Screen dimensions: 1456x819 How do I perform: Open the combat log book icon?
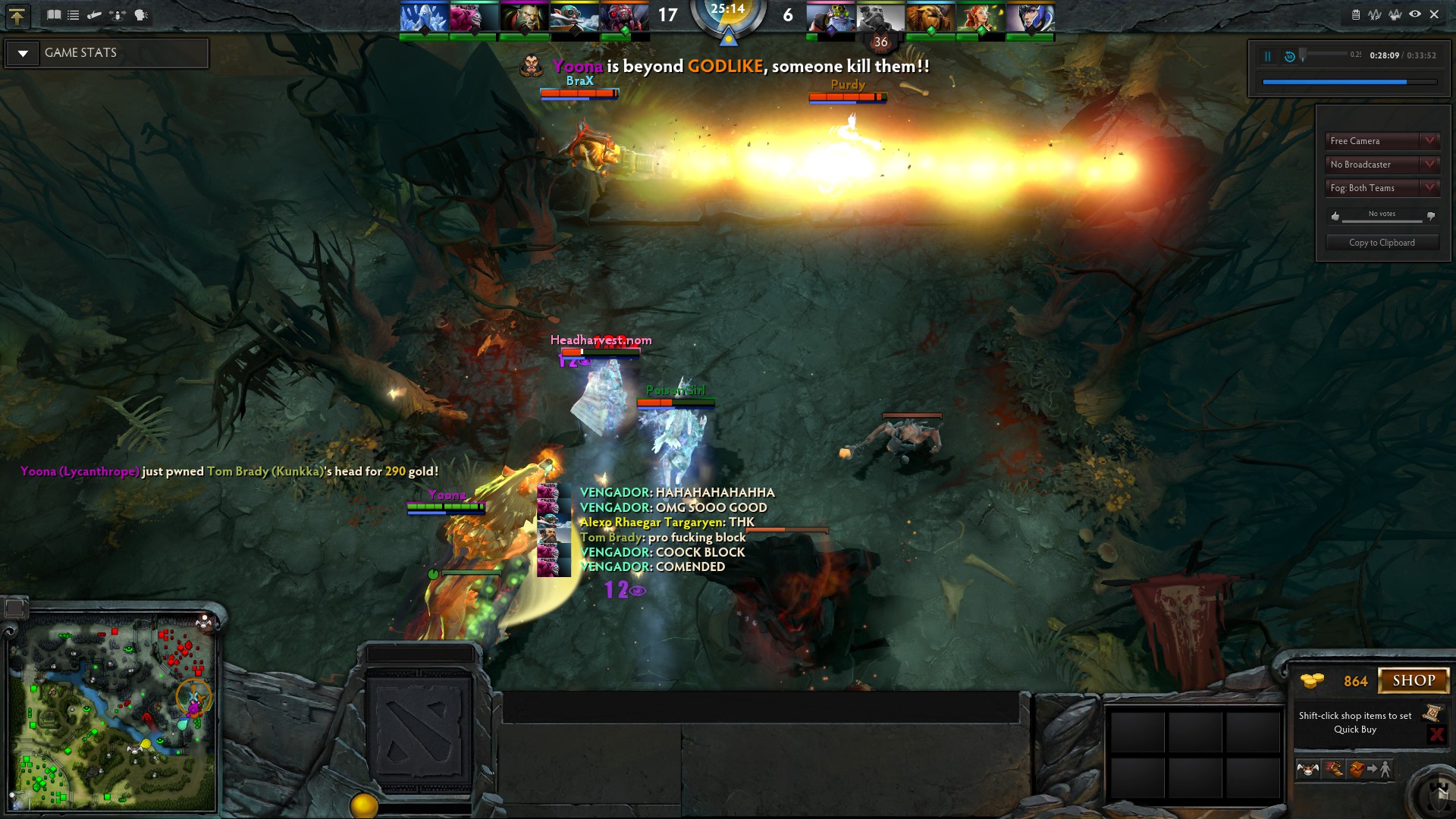click(x=55, y=14)
